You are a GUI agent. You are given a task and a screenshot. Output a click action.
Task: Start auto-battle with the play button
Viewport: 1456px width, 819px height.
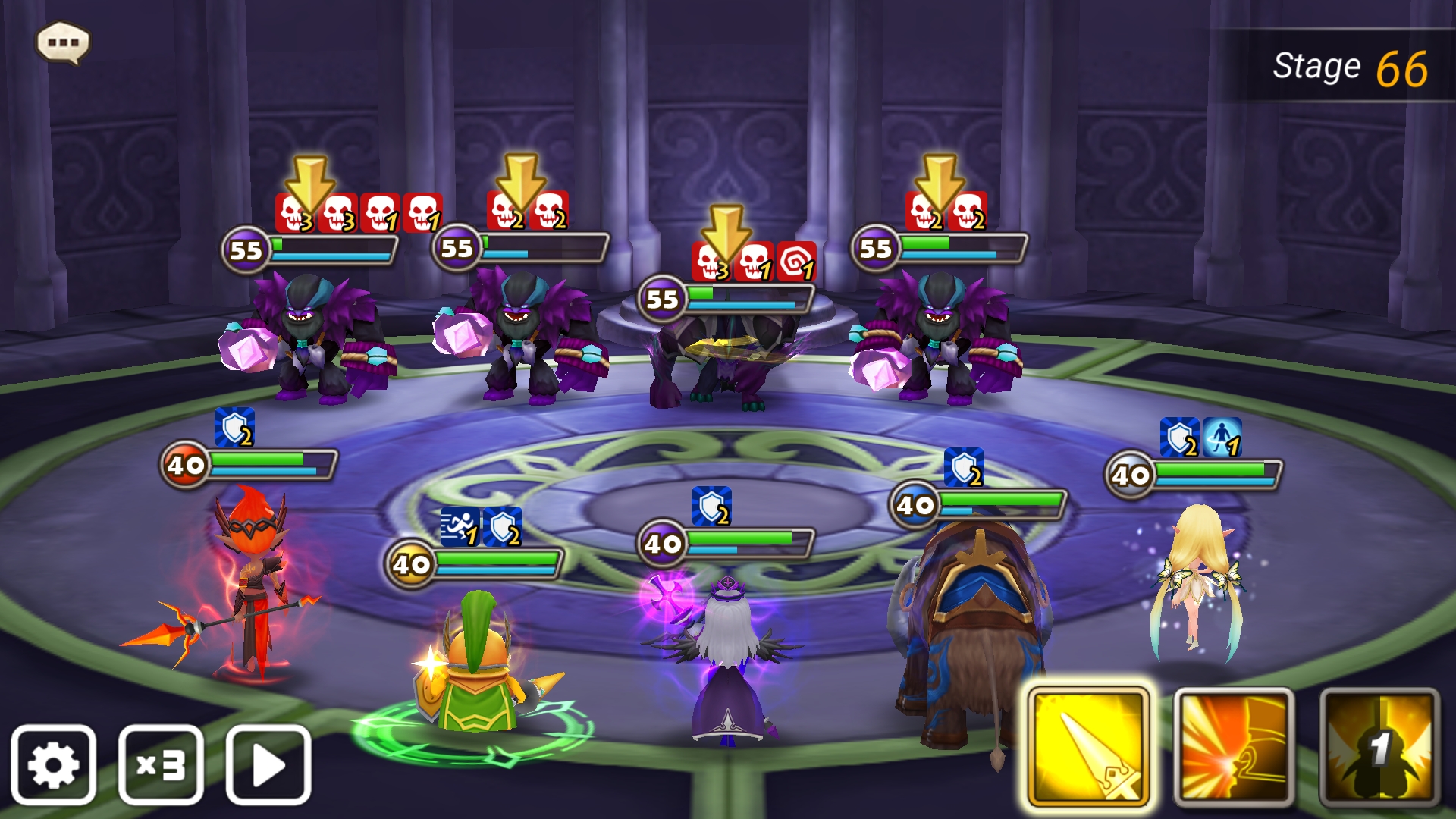(268, 764)
